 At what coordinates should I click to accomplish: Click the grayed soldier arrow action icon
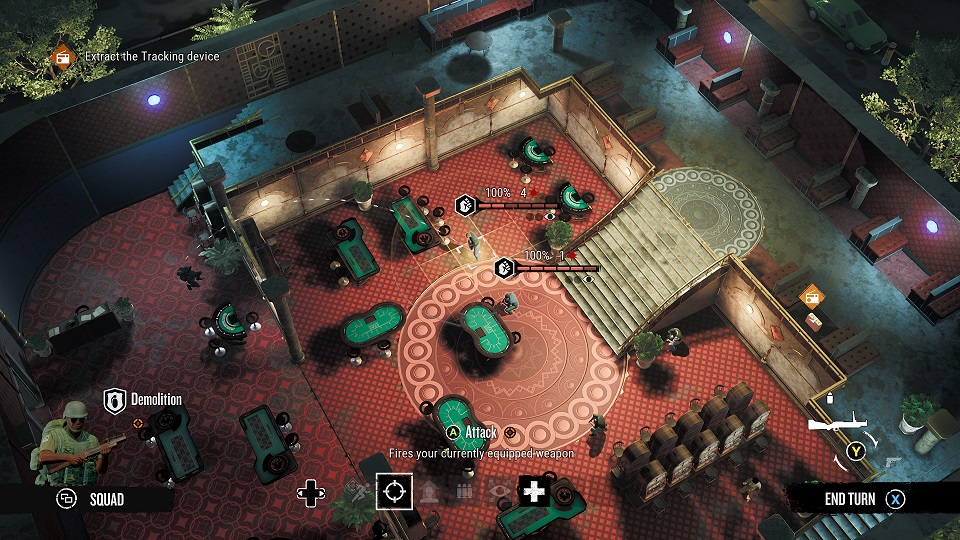click(x=429, y=491)
